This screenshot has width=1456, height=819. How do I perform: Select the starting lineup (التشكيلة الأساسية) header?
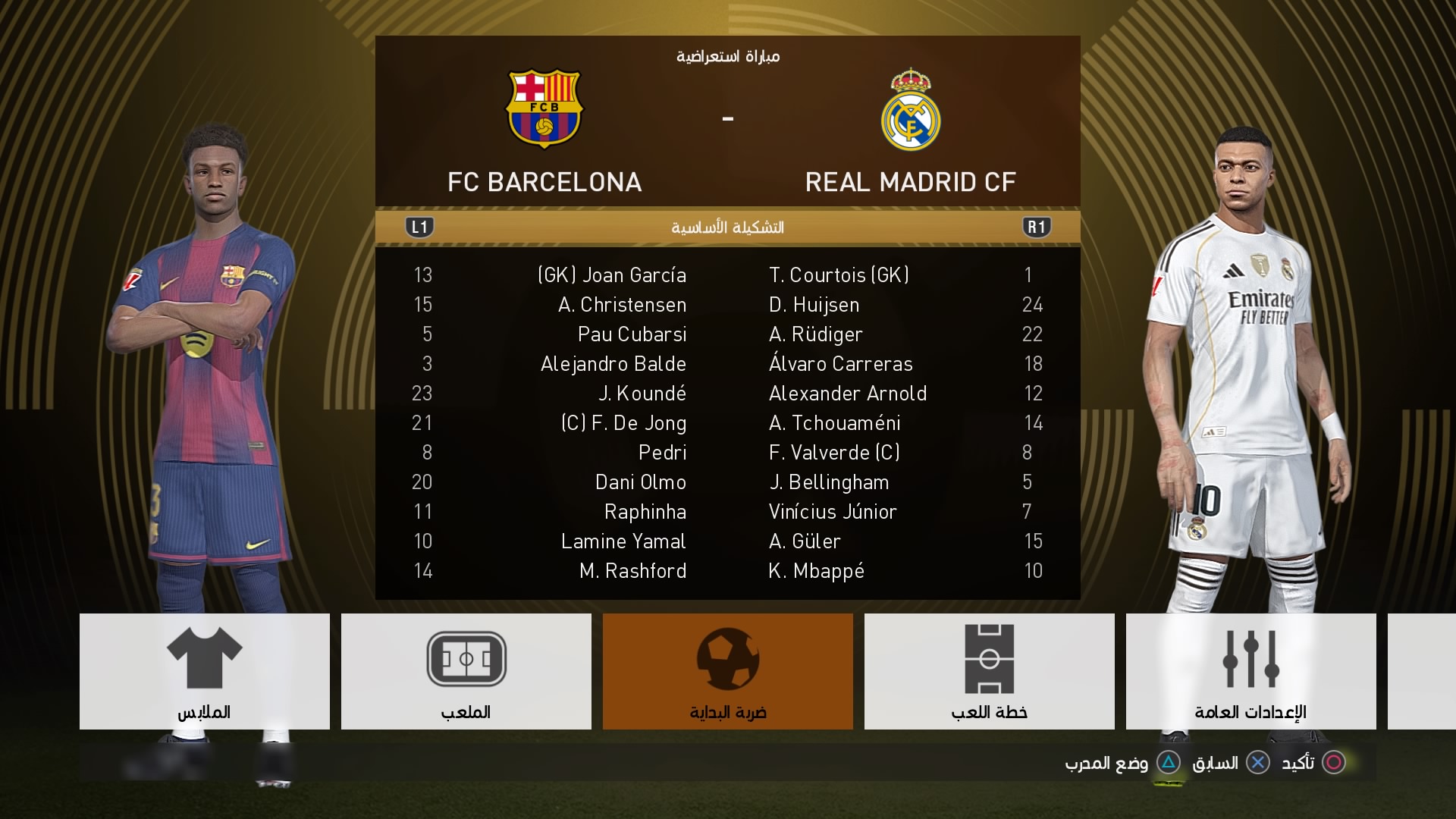727,227
